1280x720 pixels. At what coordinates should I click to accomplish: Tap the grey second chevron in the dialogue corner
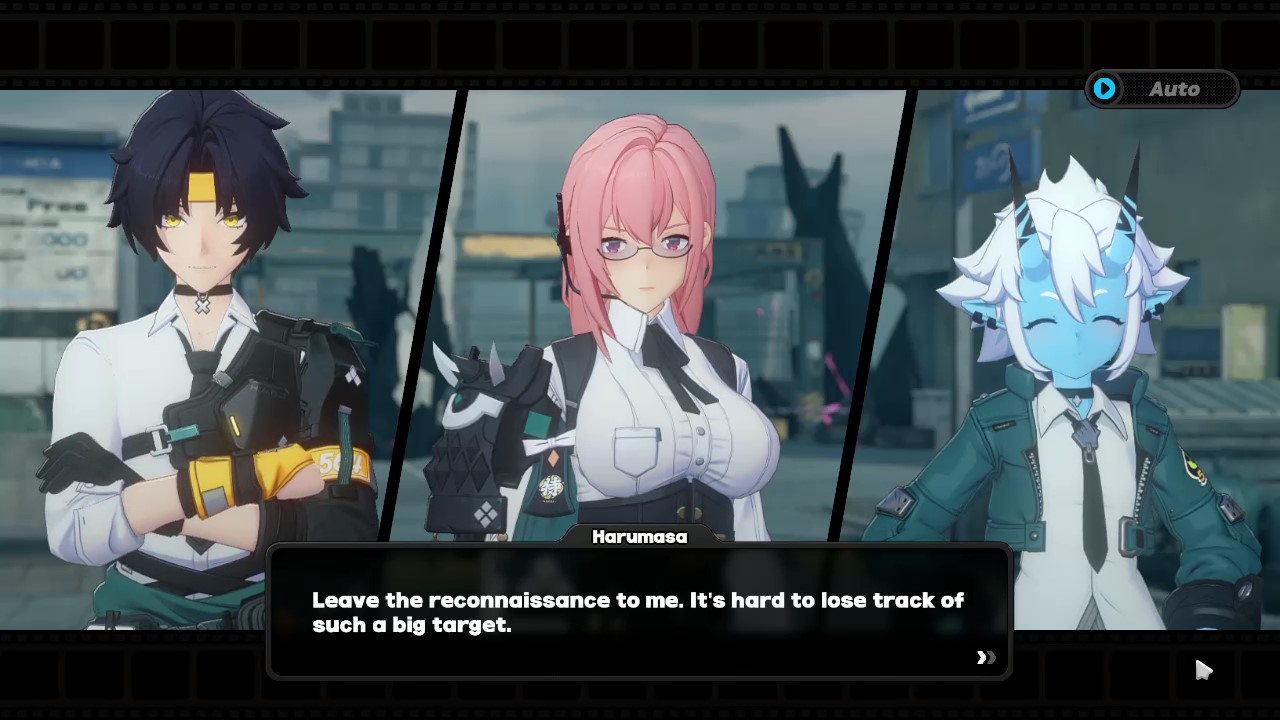point(990,657)
